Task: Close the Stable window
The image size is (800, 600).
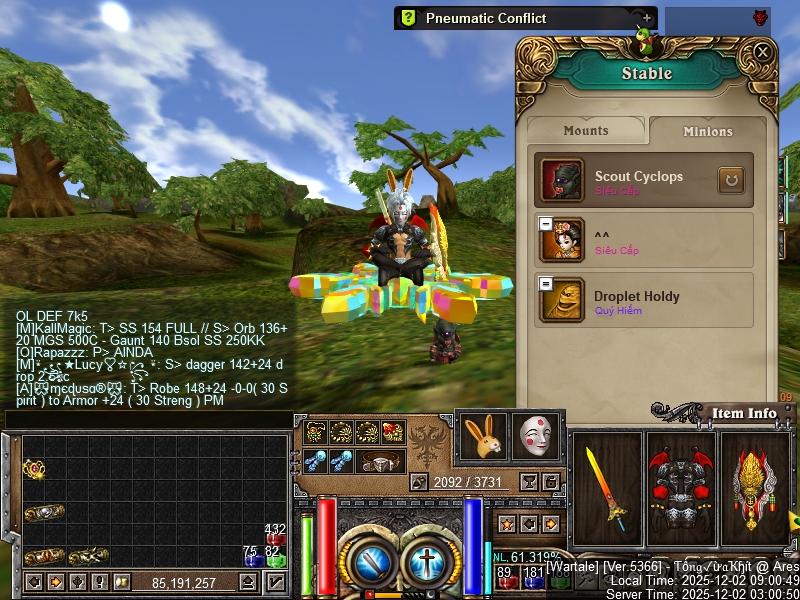Action: click(x=762, y=52)
